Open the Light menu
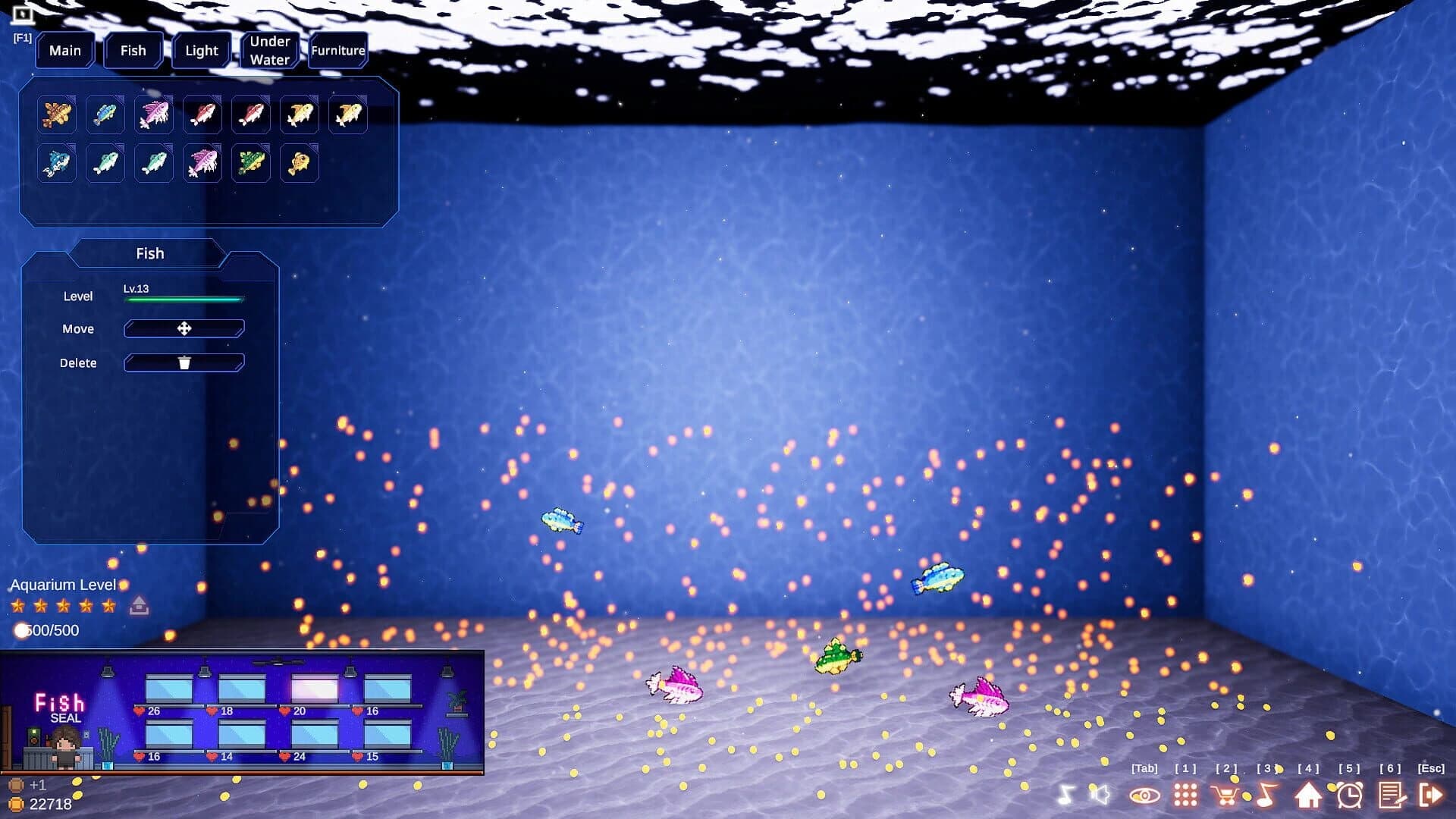 pyautogui.click(x=201, y=50)
